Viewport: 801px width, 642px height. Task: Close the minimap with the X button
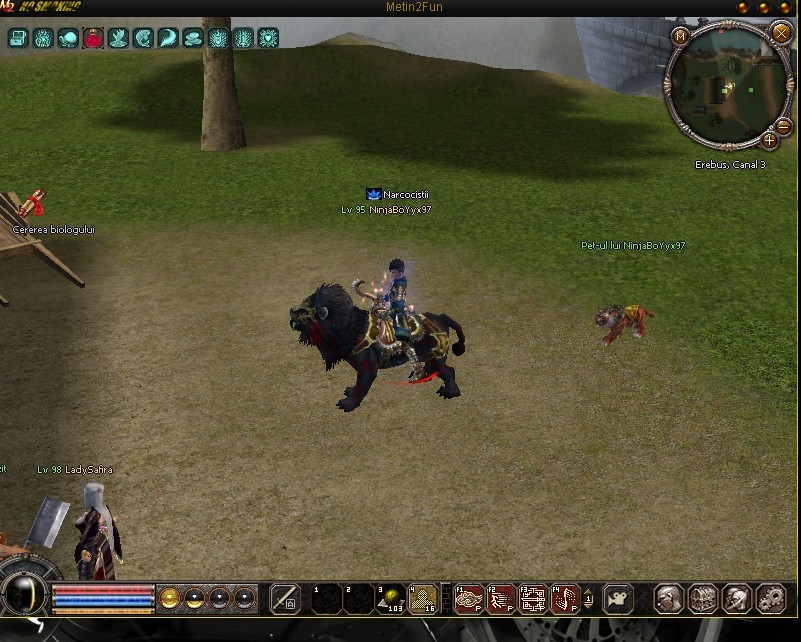781,33
